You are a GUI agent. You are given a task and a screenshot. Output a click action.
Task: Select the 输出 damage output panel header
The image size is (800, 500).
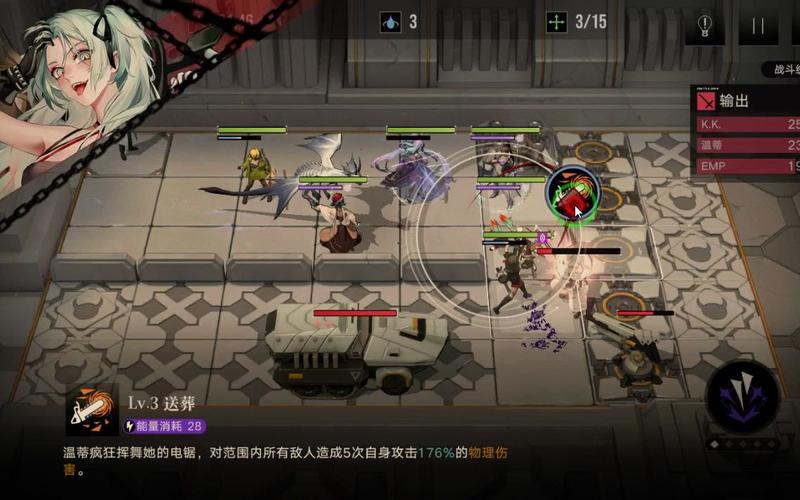(746, 101)
